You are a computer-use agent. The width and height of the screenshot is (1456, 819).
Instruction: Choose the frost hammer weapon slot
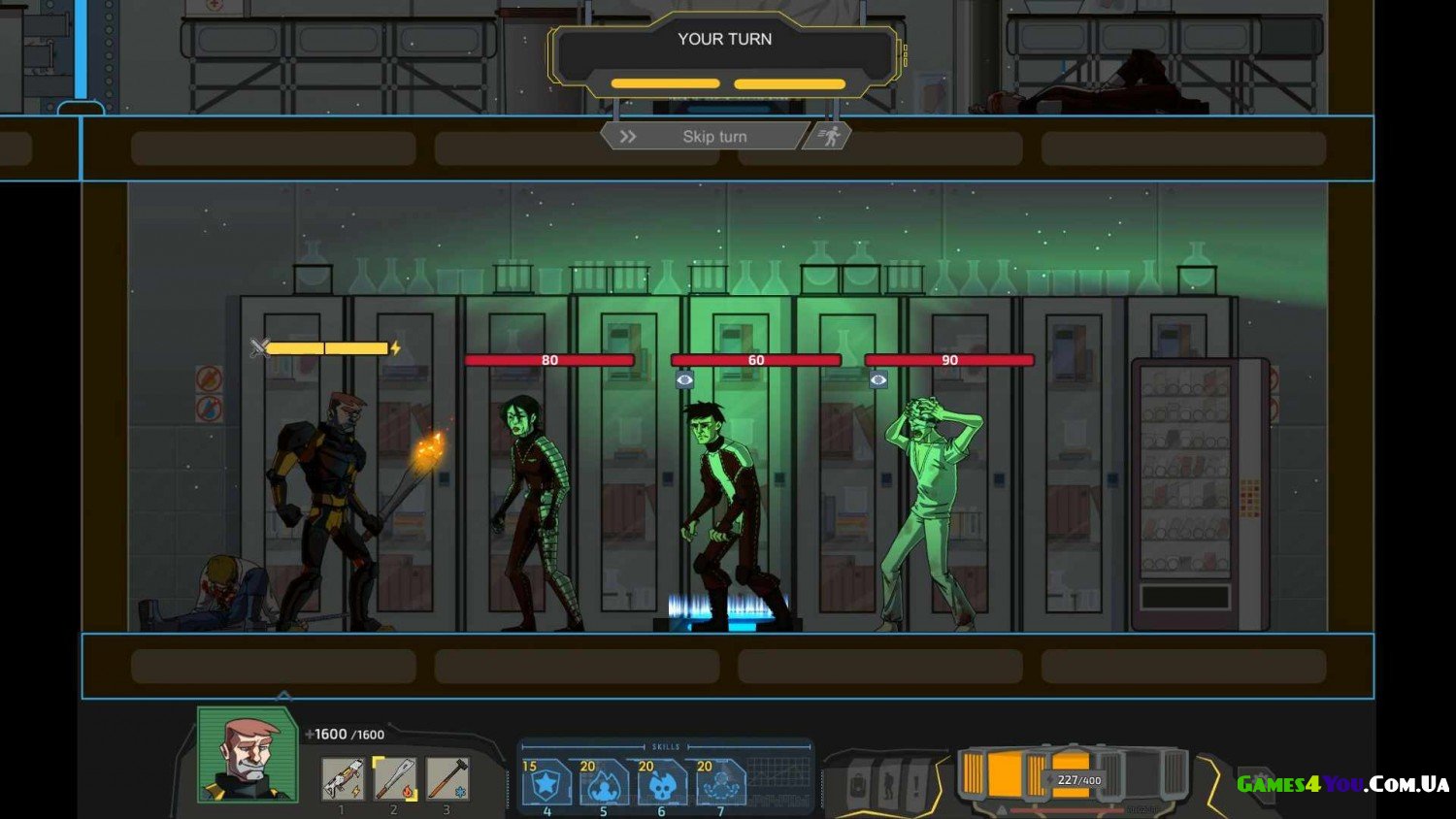point(447,779)
